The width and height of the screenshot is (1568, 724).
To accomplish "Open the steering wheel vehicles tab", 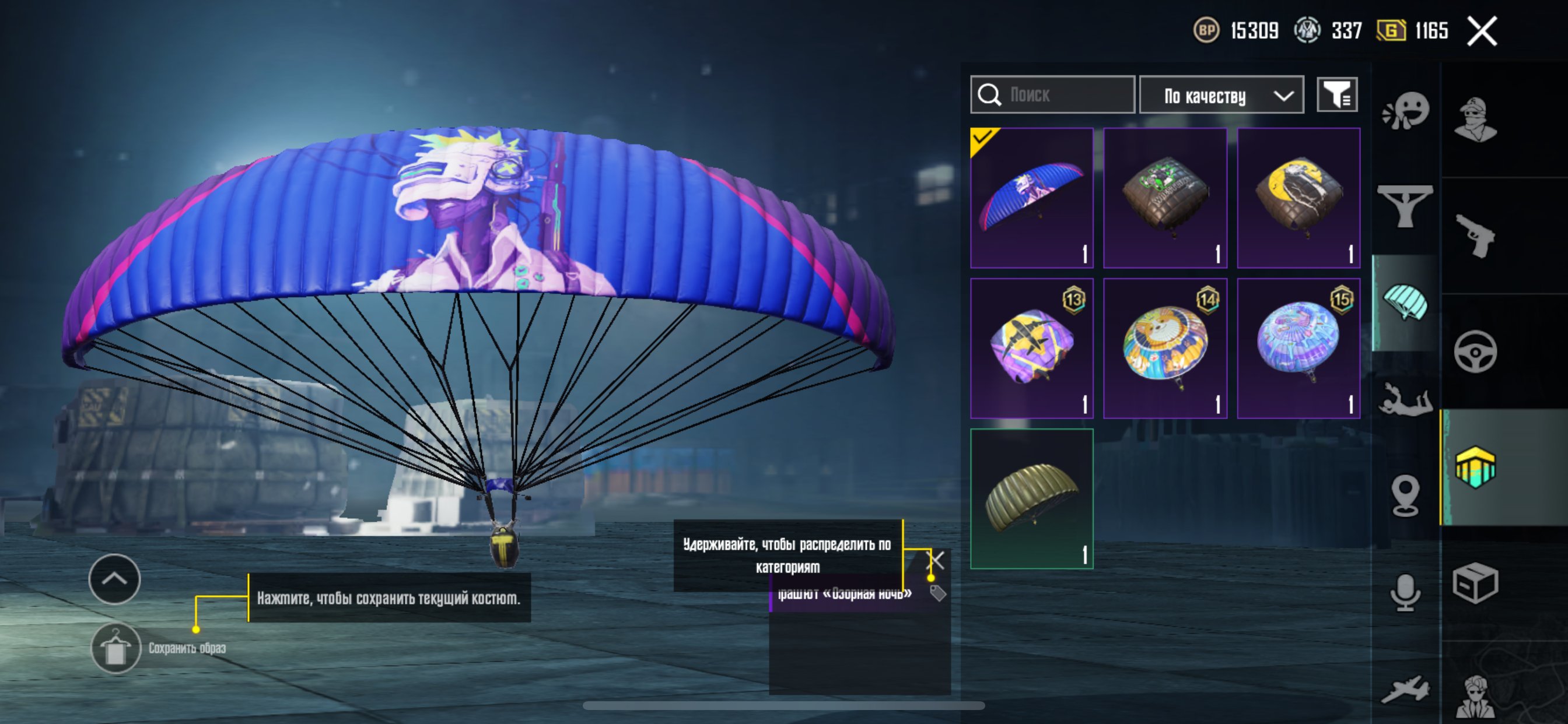I will [x=1475, y=352].
